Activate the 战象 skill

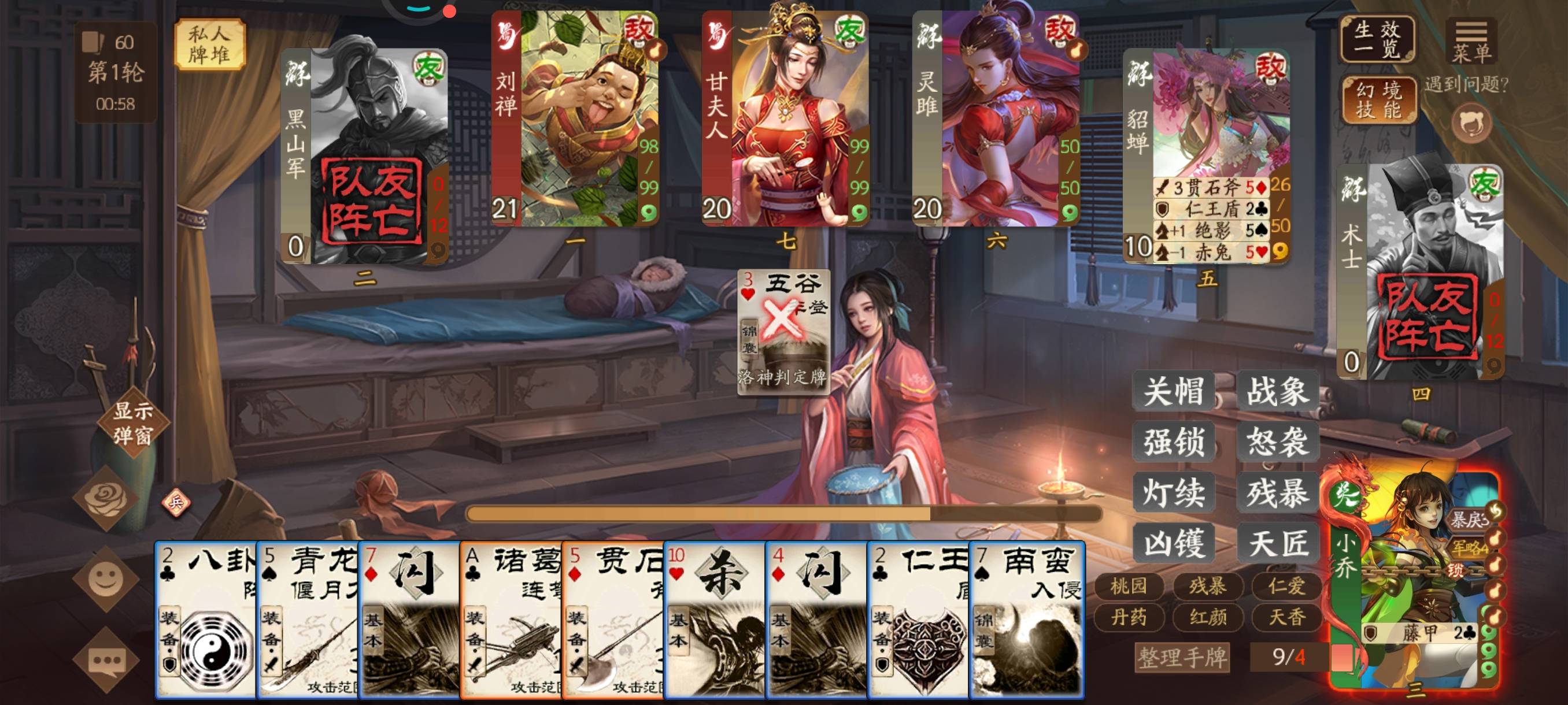pyautogui.click(x=1277, y=391)
